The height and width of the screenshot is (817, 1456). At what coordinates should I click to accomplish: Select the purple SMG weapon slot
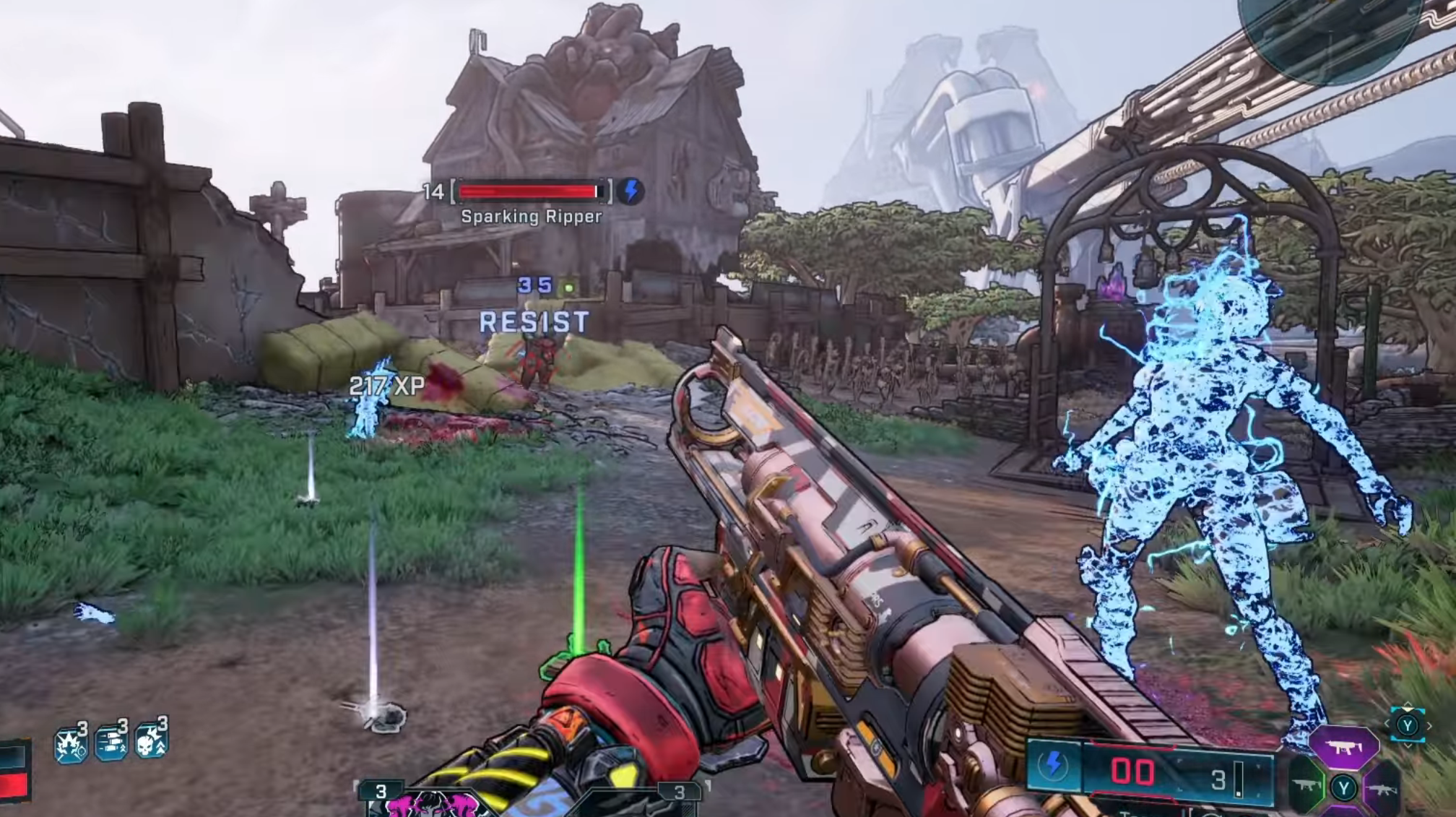point(1343,748)
